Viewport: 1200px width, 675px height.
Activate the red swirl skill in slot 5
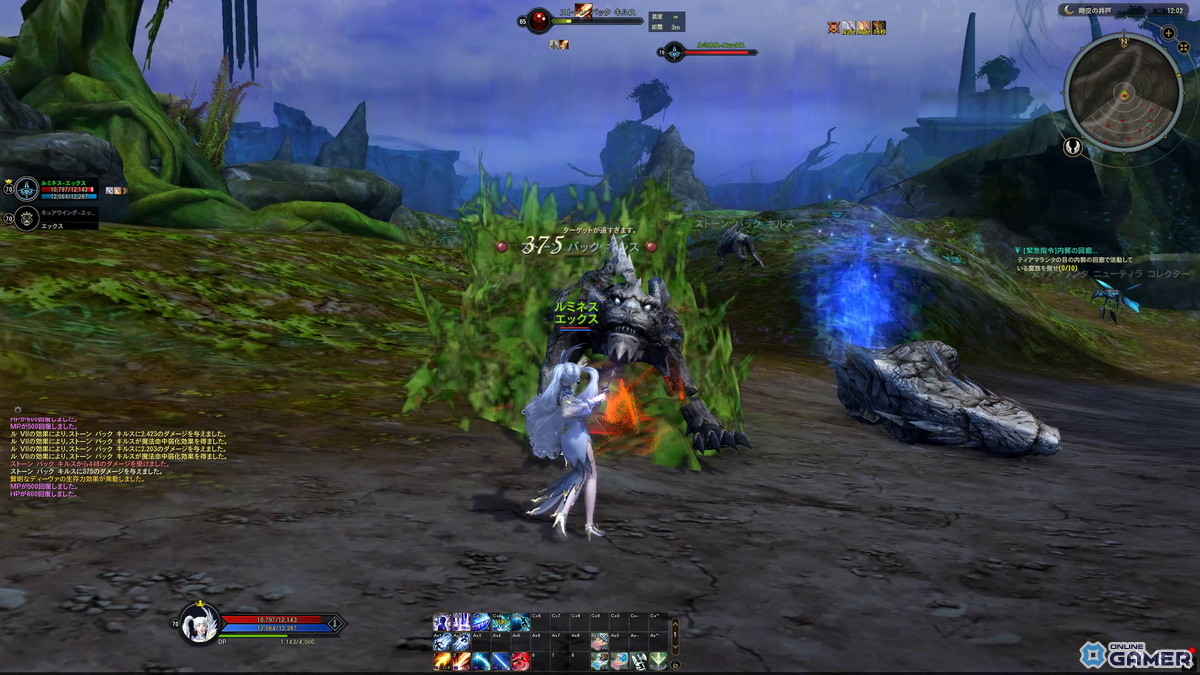tap(520, 661)
